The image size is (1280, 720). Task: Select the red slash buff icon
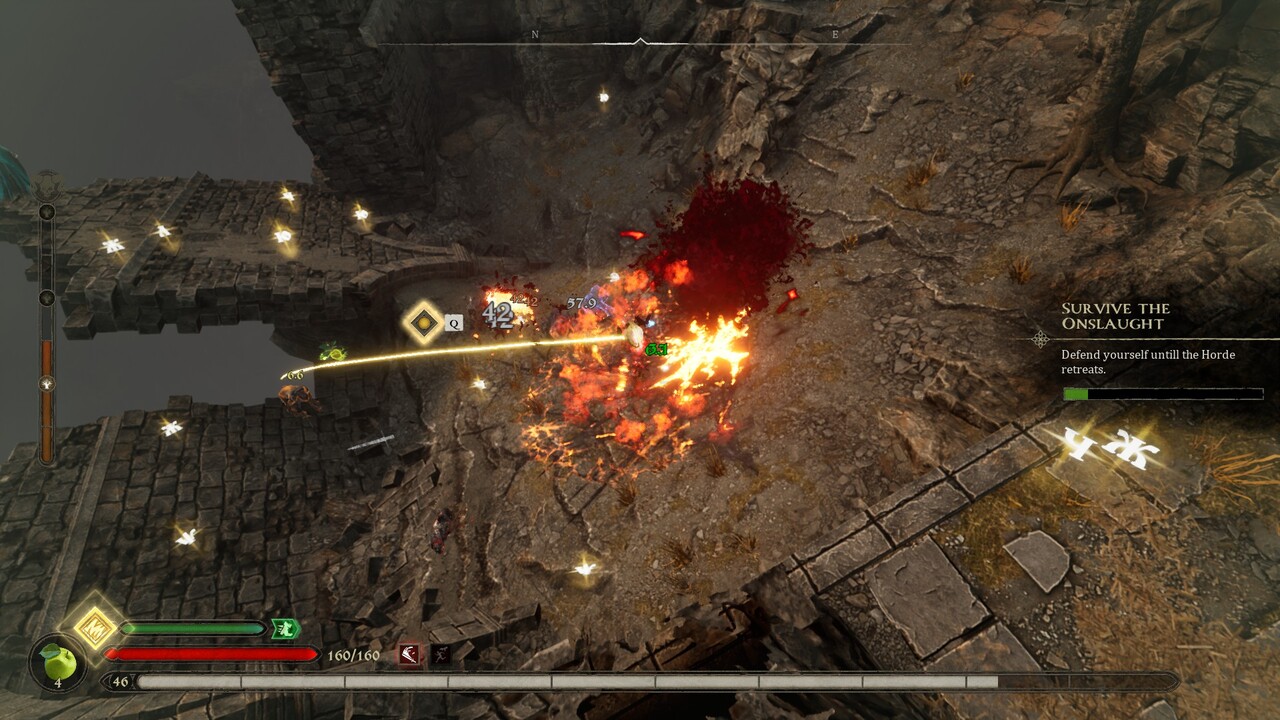tap(410, 655)
